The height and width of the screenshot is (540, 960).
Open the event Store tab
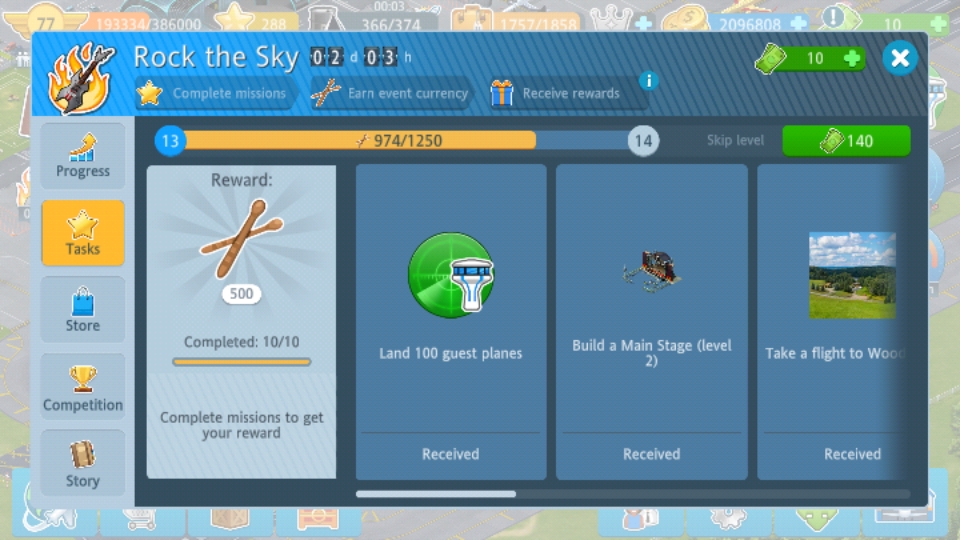click(x=83, y=310)
